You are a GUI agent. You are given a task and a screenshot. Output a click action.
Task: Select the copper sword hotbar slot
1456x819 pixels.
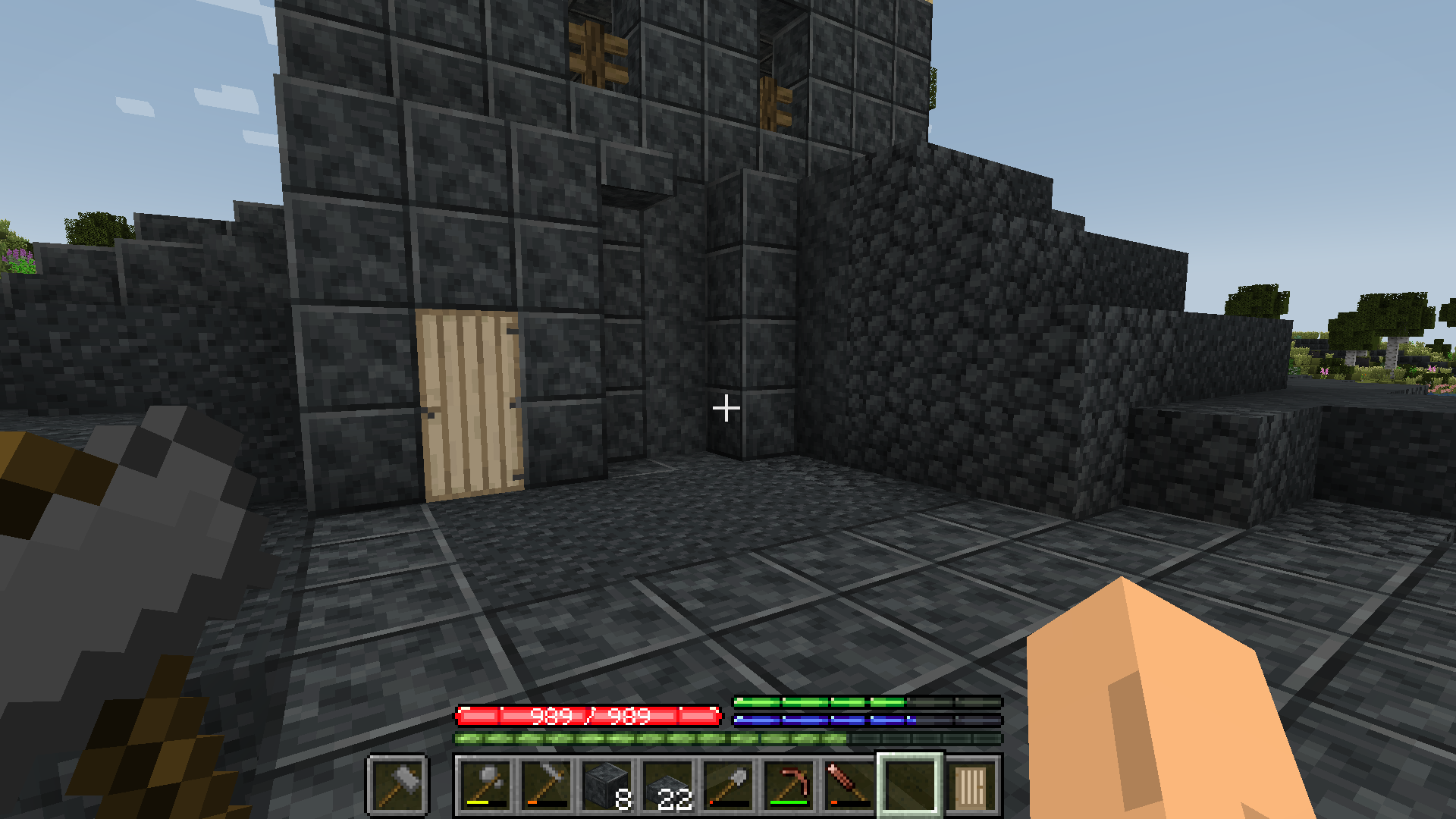849,784
